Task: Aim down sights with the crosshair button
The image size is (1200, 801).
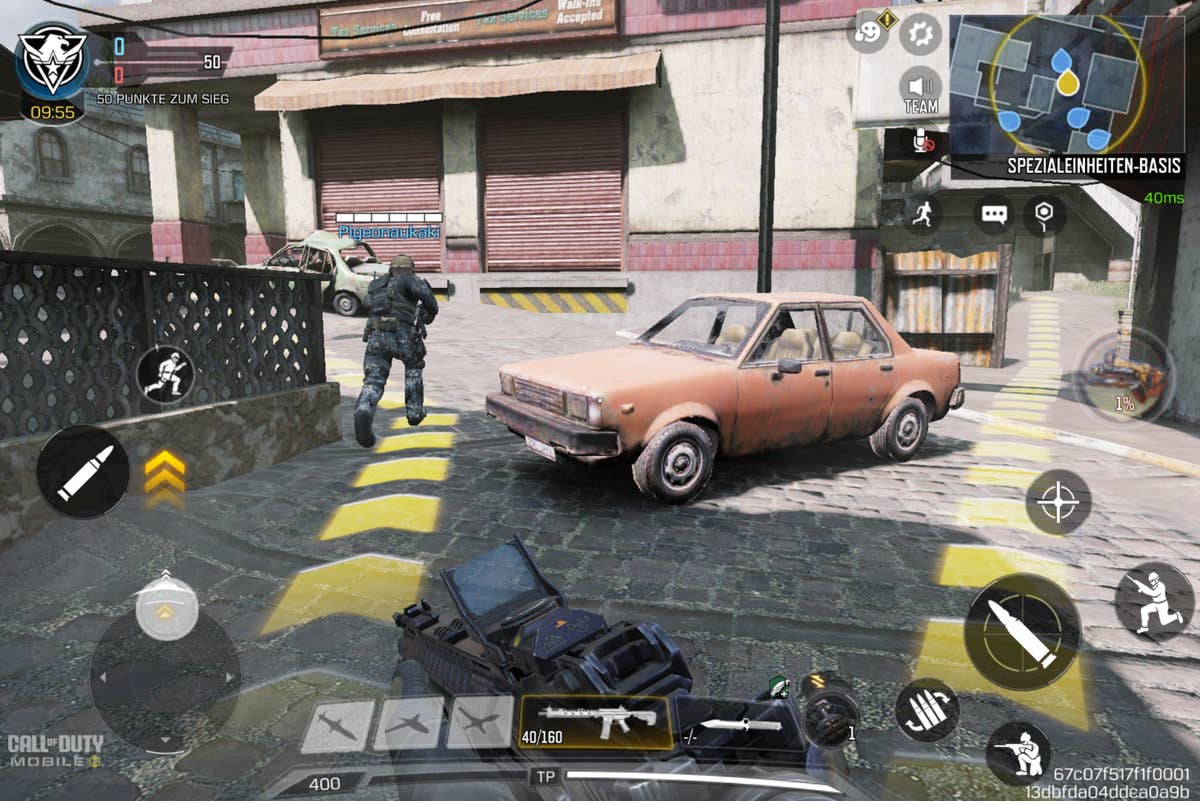Action: pos(1058,502)
